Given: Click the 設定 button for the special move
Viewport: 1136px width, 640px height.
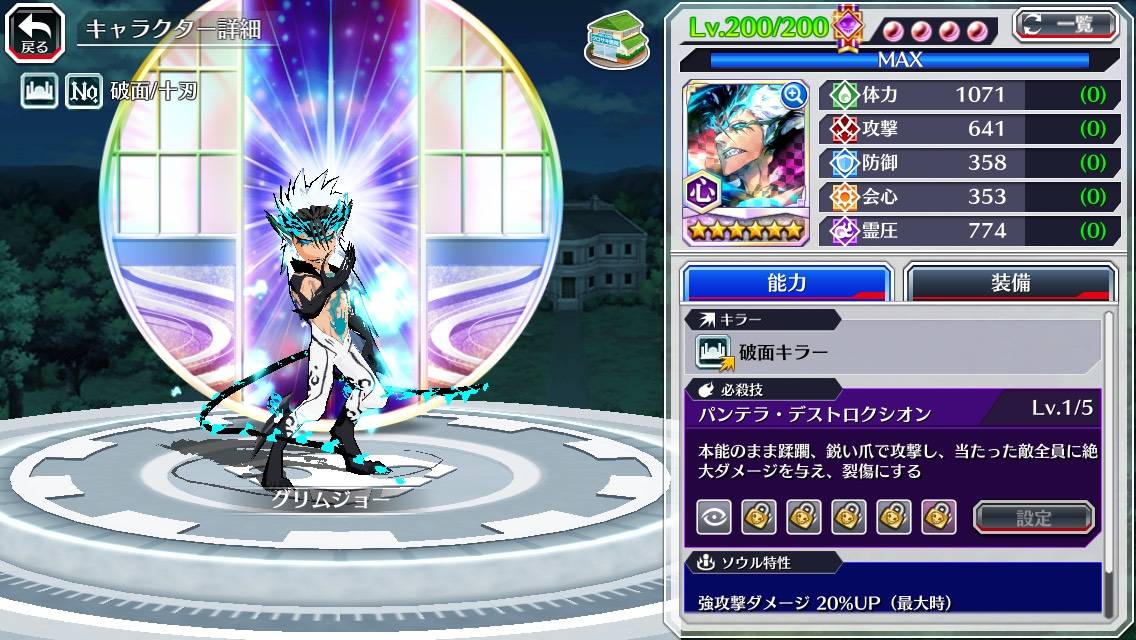Looking at the screenshot, I should (x=1034, y=518).
